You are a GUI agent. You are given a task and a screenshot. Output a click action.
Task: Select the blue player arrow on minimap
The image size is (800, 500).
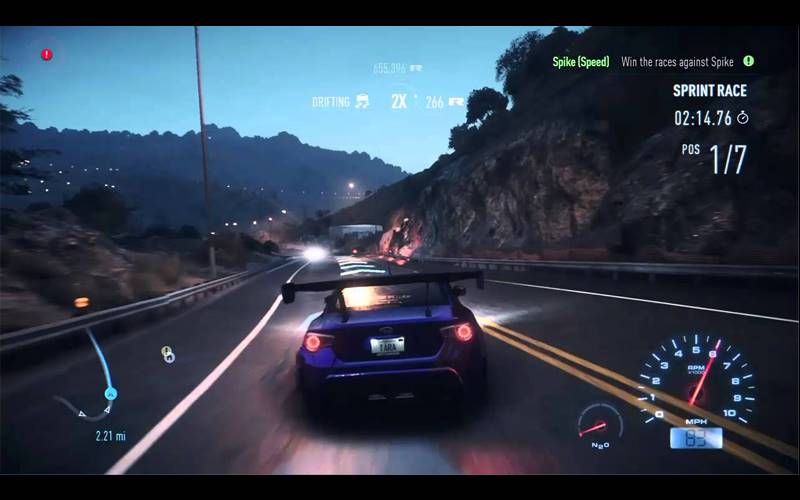coord(111,393)
